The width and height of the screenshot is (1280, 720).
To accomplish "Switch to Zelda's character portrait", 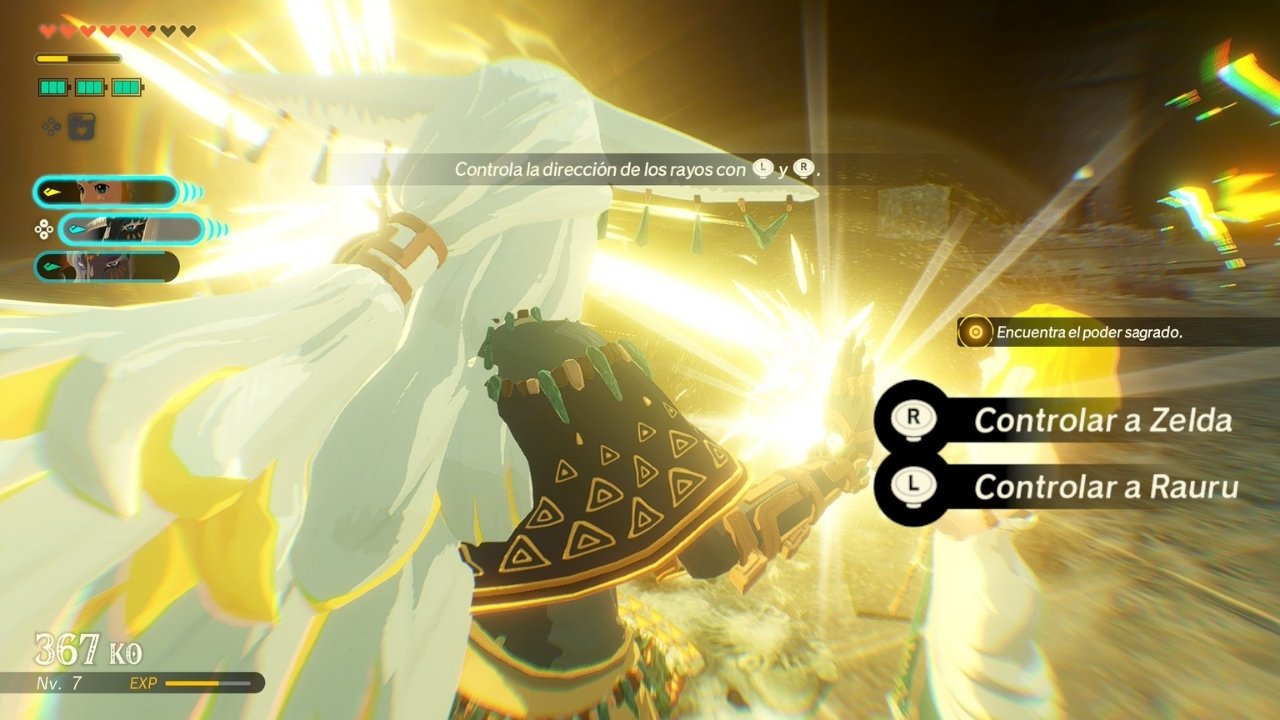I will pyautogui.click(x=105, y=192).
